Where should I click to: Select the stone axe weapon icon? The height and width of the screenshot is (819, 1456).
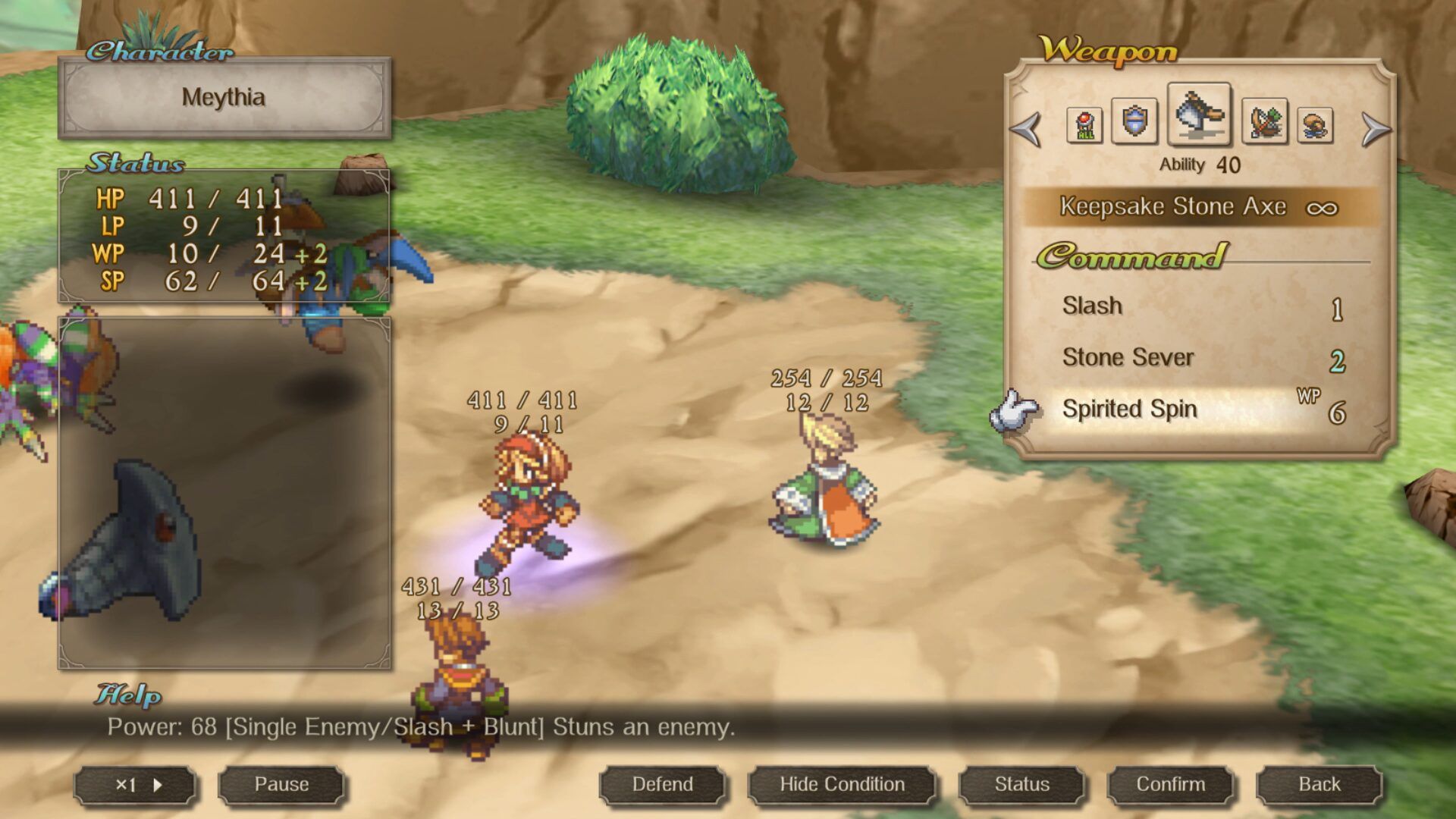click(1199, 115)
